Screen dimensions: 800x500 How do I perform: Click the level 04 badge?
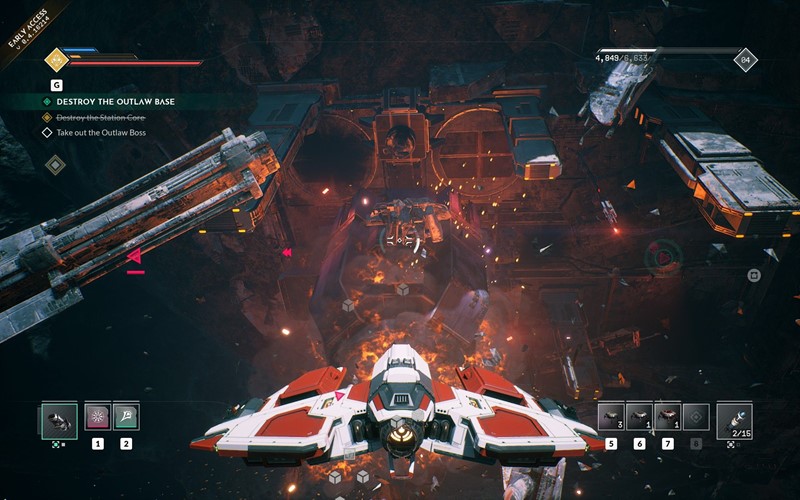[744, 60]
